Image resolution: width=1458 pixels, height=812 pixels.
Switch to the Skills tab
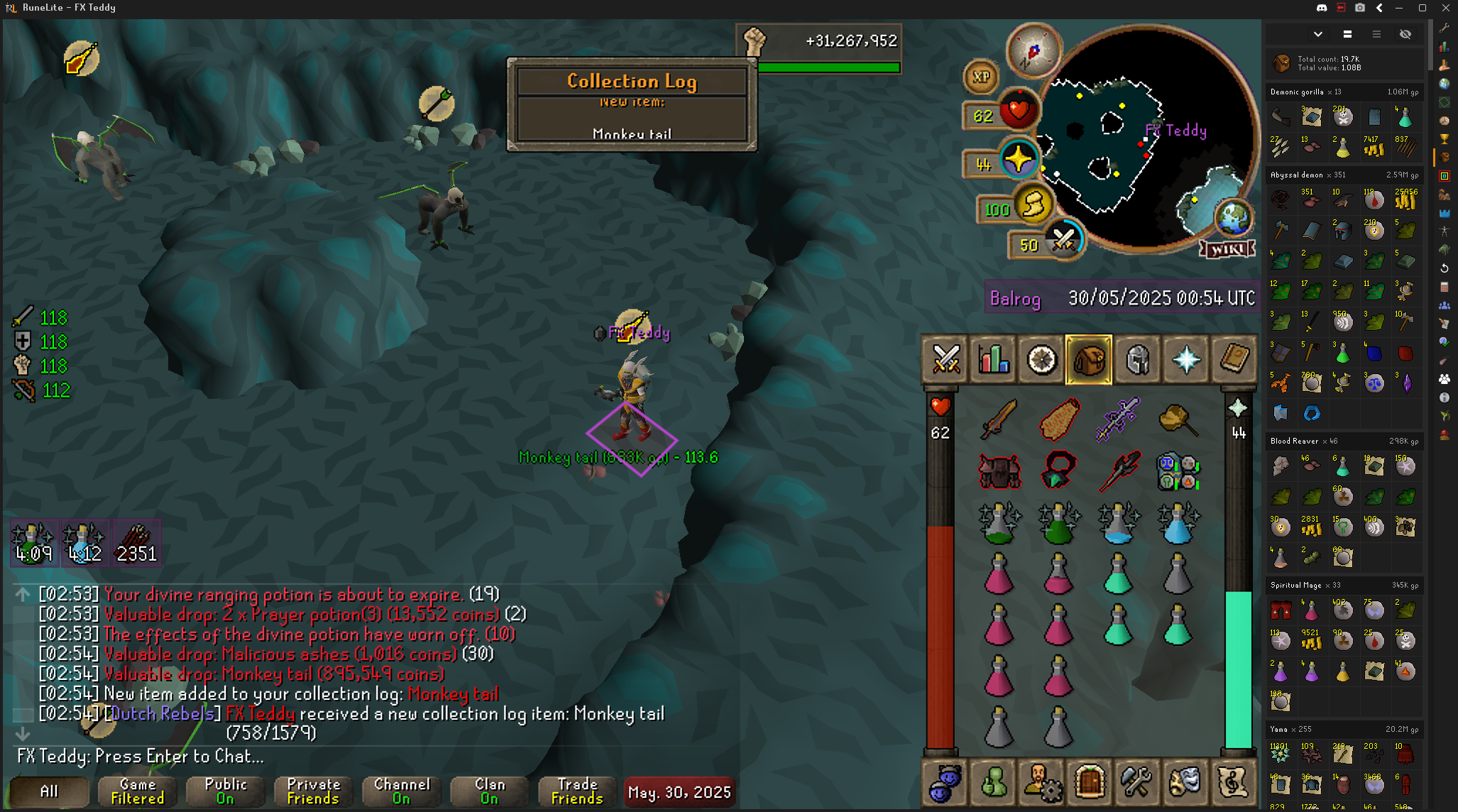point(993,360)
